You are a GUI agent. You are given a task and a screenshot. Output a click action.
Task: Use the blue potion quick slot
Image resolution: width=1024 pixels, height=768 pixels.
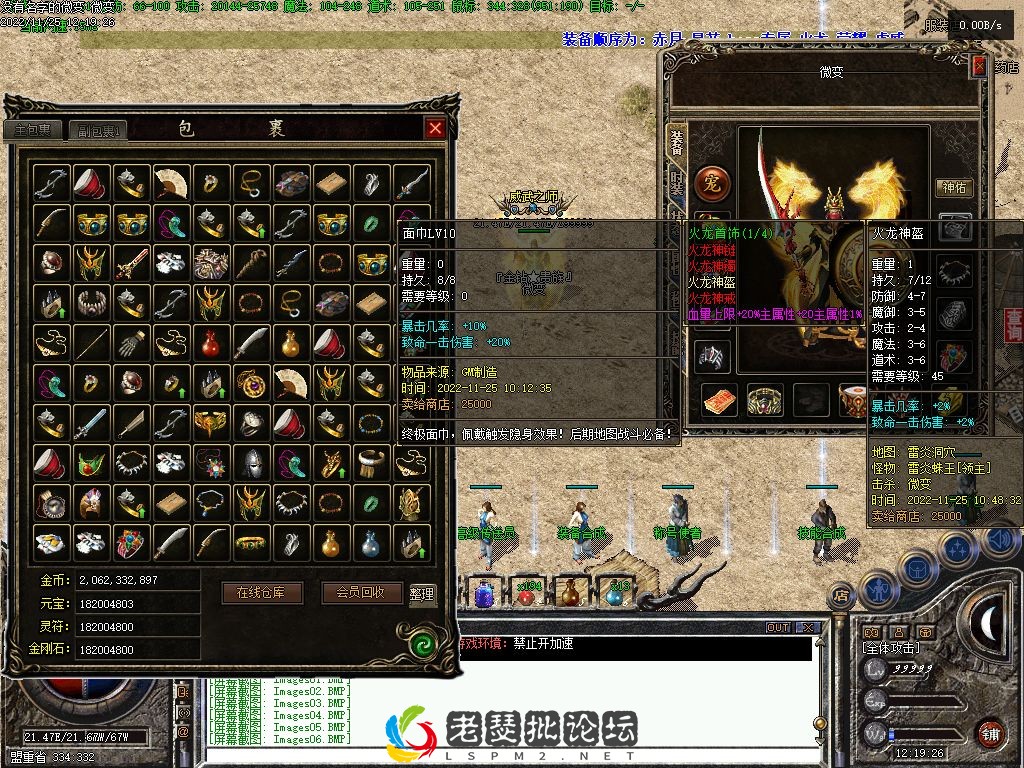(484, 594)
